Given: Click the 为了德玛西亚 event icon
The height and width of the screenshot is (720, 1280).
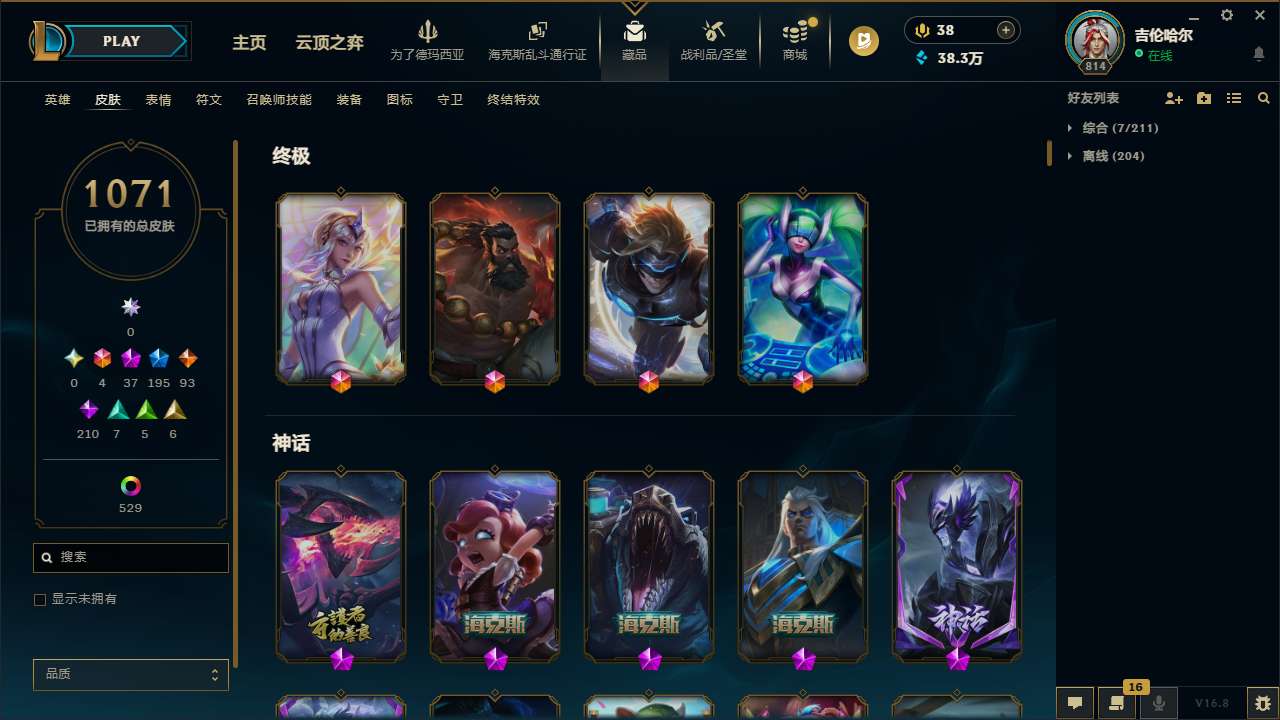Looking at the screenshot, I should pos(429,30).
